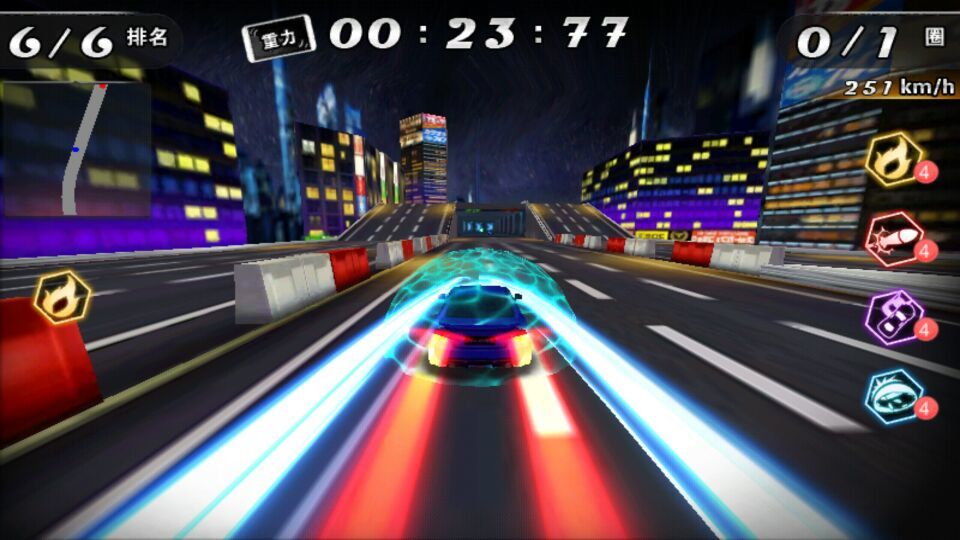The height and width of the screenshot is (540, 960).
Task: Activate the blue shield item
Action: (894, 396)
